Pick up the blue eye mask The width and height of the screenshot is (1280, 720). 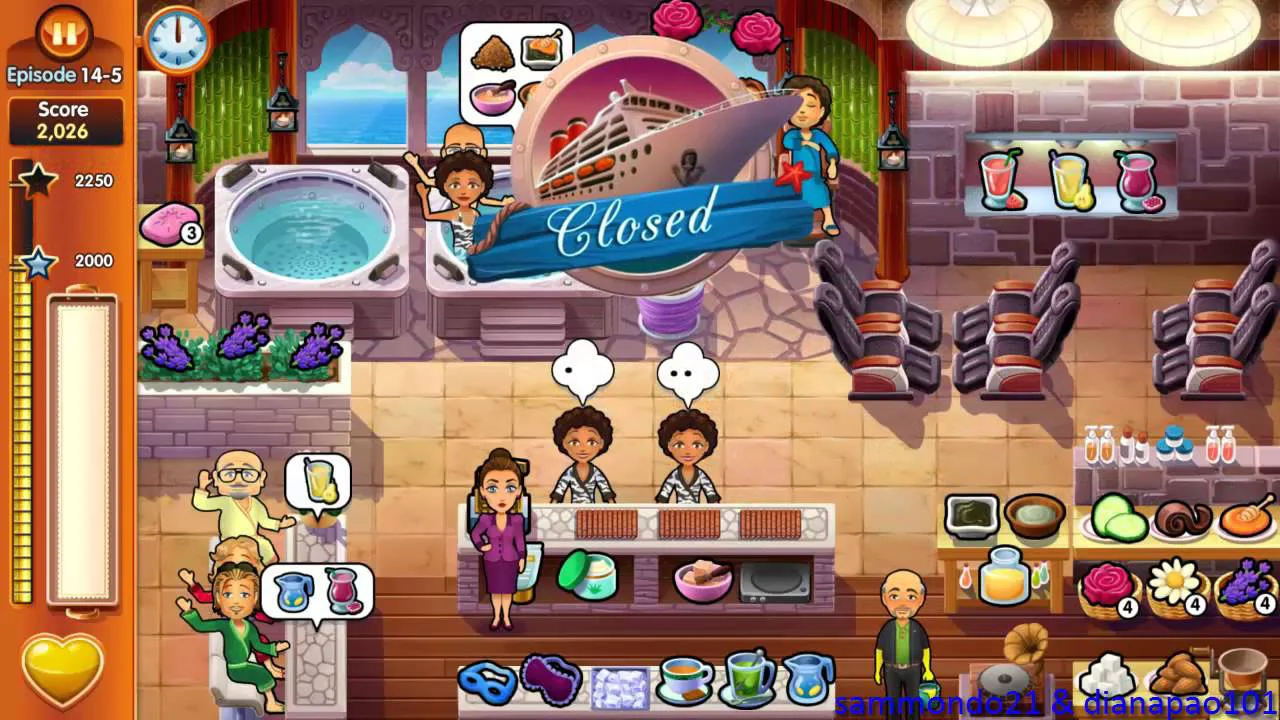tap(487, 682)
